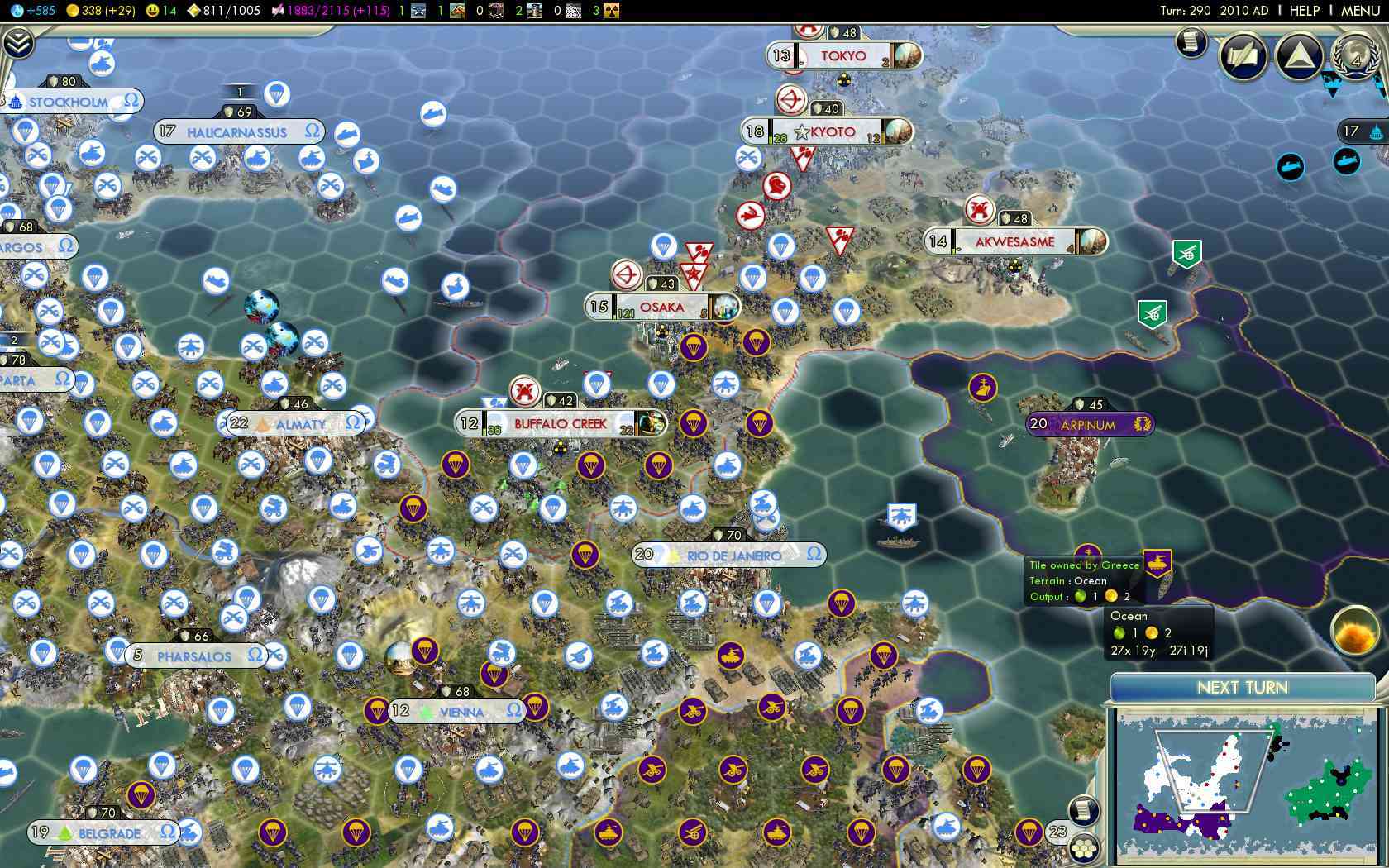Choose the Osaka city banner

coord(661,308)
